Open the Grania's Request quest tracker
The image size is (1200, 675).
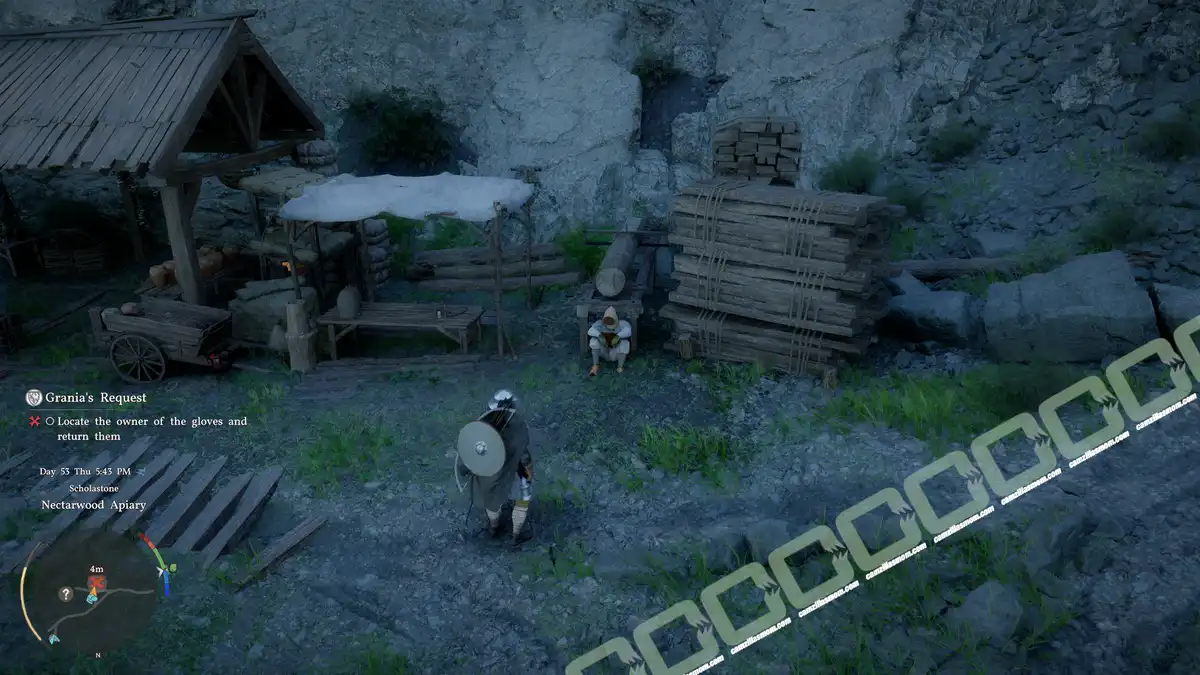coord(95,397)
